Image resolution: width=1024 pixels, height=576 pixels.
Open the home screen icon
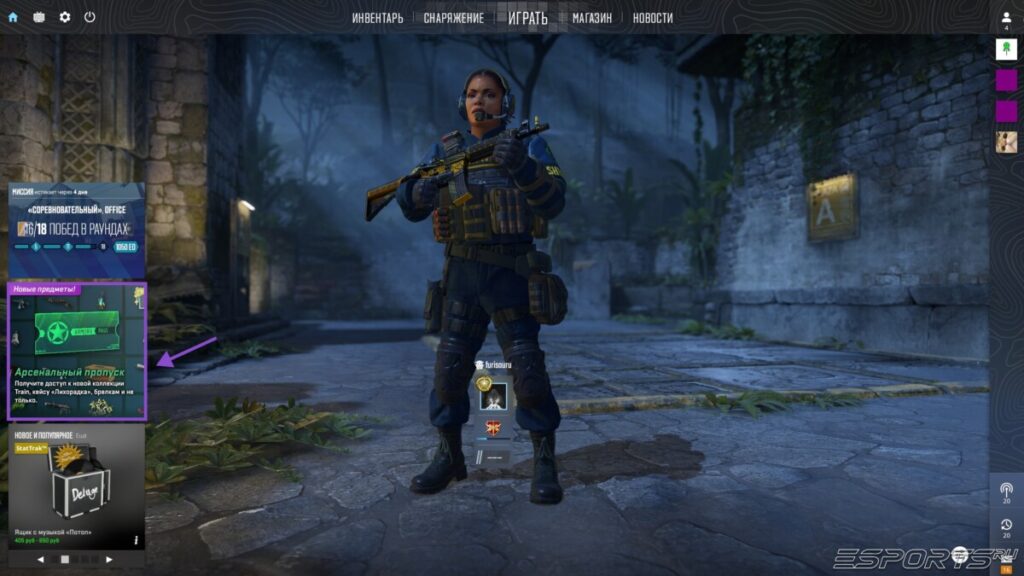coord(13,17)
